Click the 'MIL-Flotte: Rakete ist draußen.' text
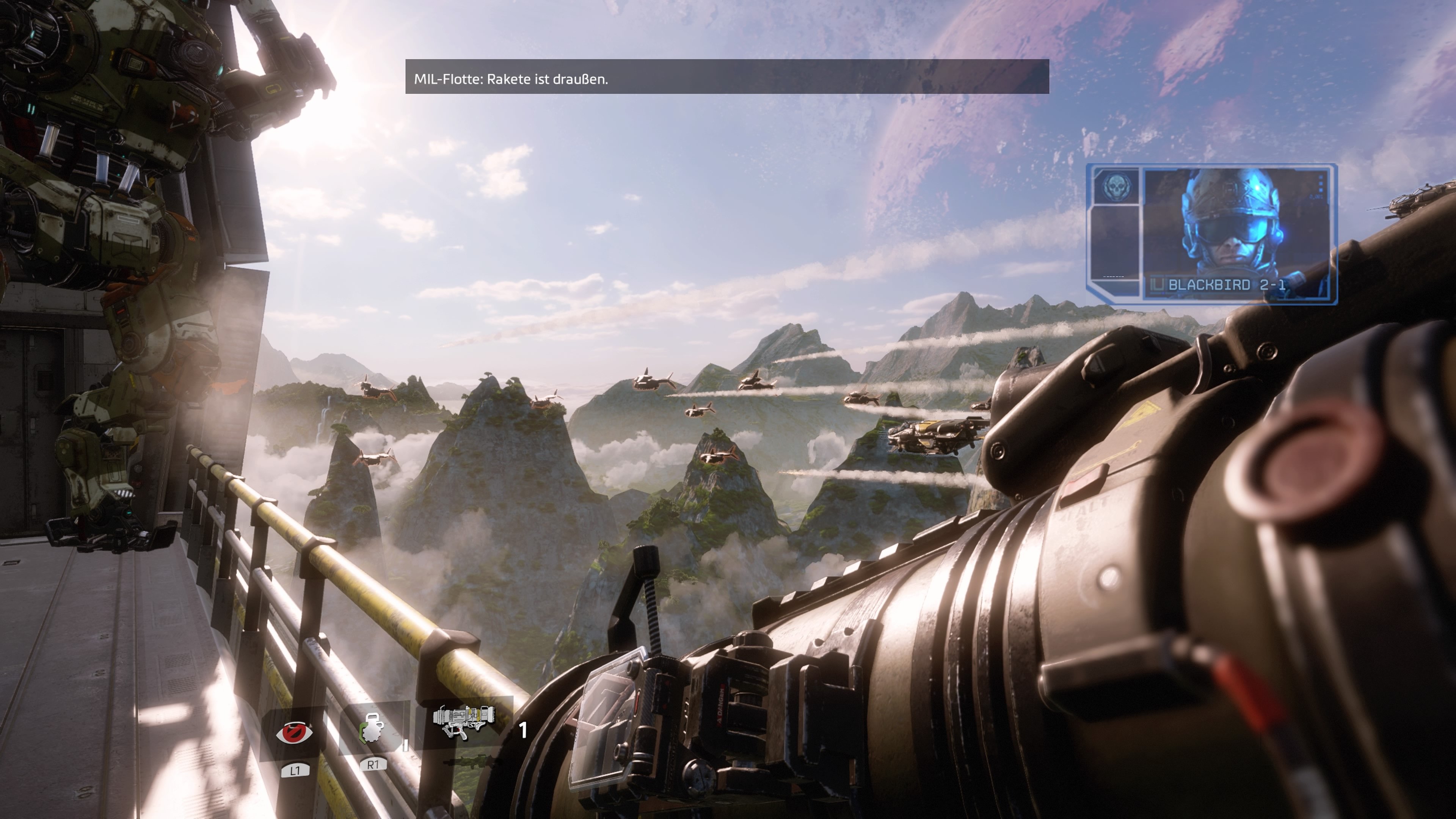 click(x=511, y=80)
